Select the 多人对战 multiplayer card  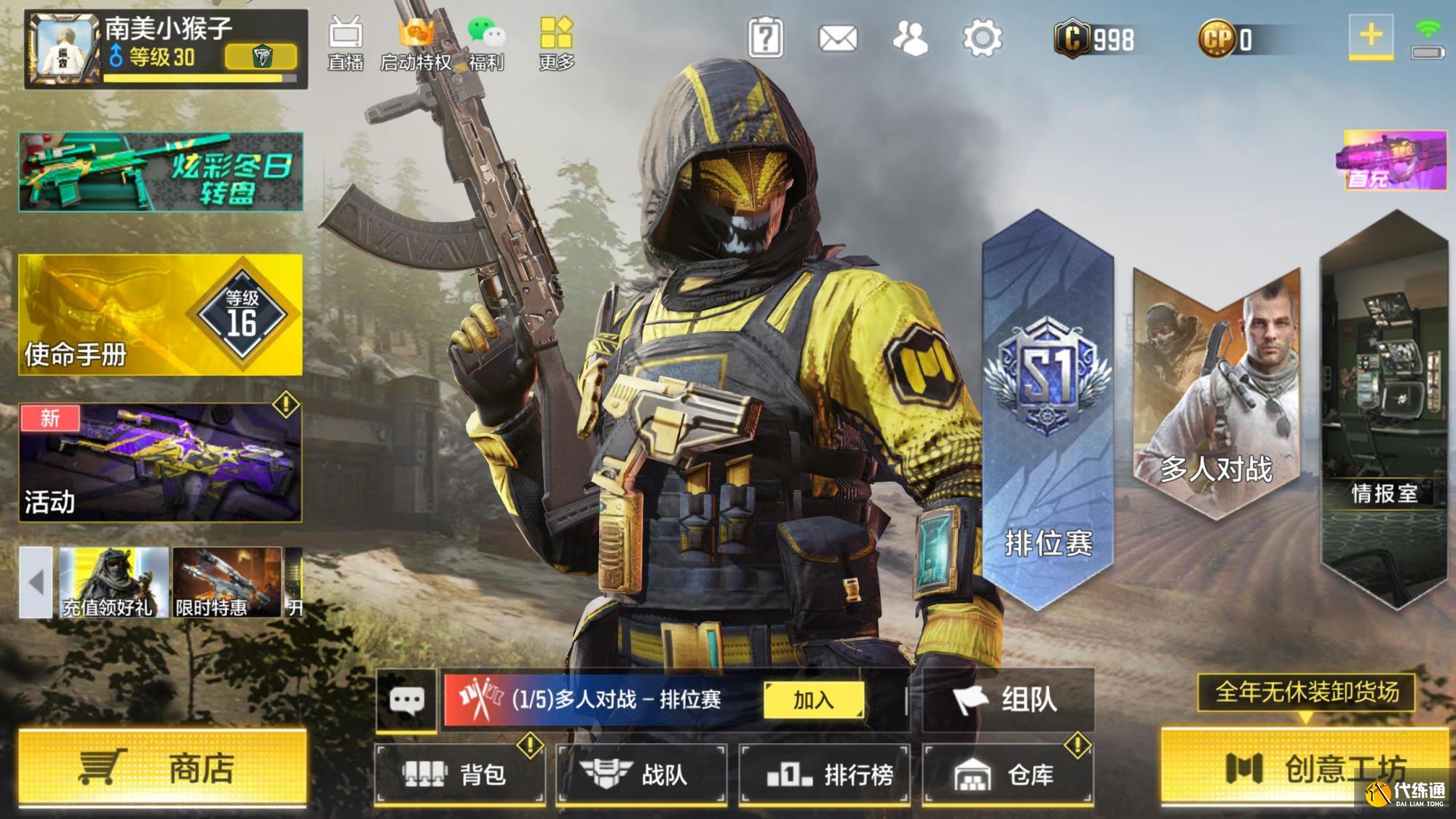(1216, 393)
